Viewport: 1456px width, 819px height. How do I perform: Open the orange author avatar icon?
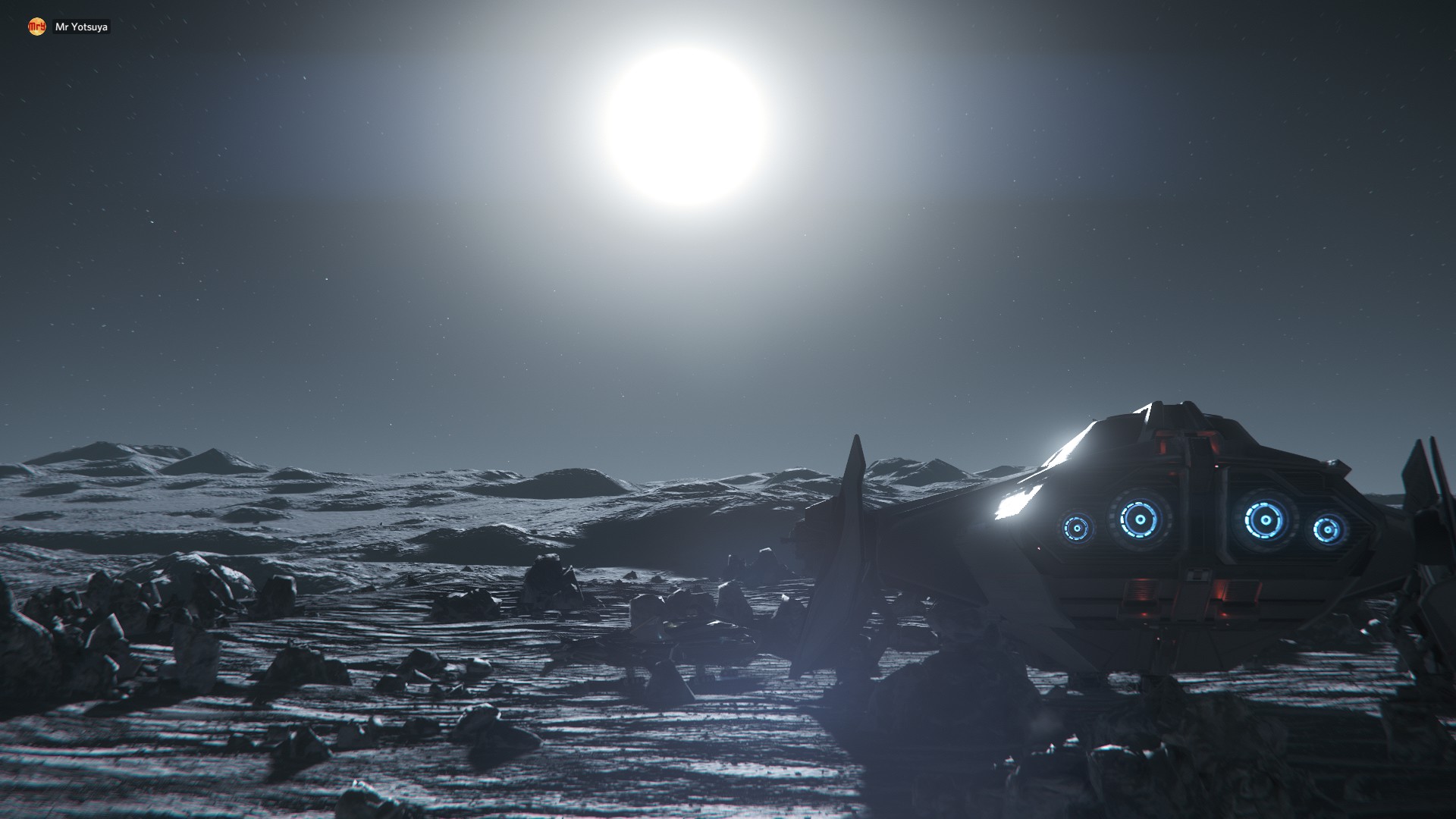[36, 27]
